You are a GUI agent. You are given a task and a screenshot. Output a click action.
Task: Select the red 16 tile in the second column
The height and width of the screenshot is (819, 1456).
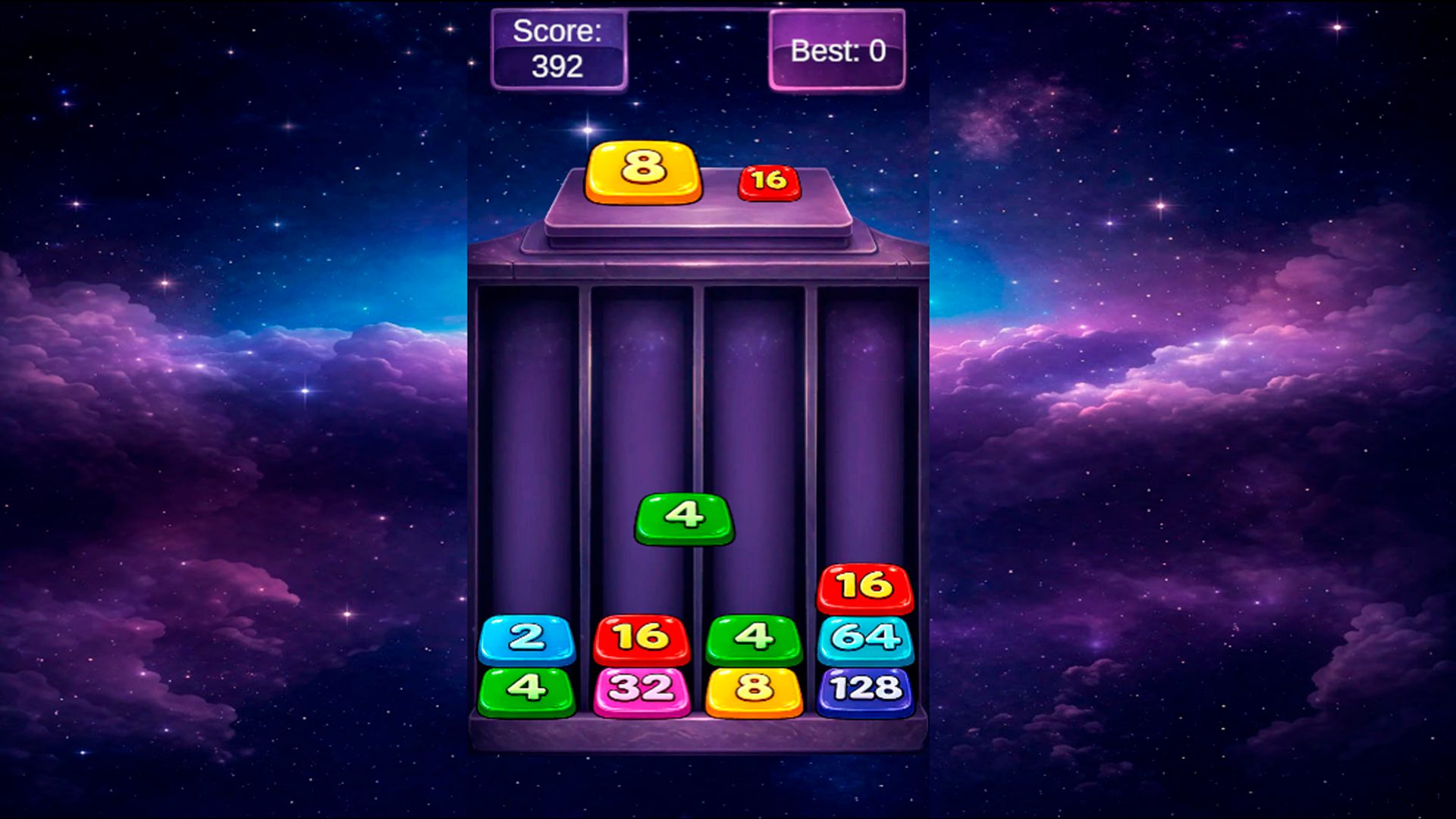click(x=641, y=639)
